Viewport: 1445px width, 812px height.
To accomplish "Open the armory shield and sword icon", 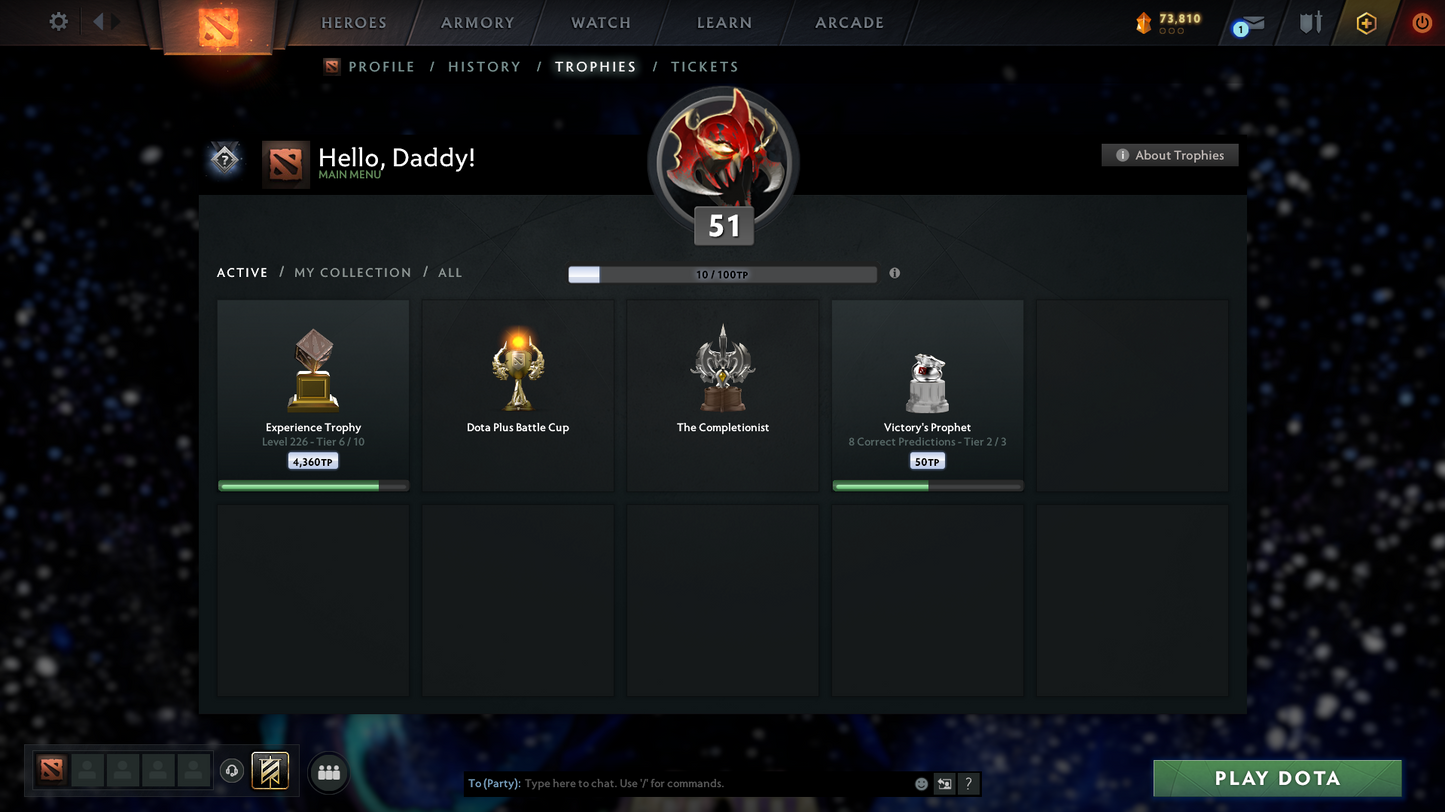I will pyautogui.click(x=1310, y=23).
